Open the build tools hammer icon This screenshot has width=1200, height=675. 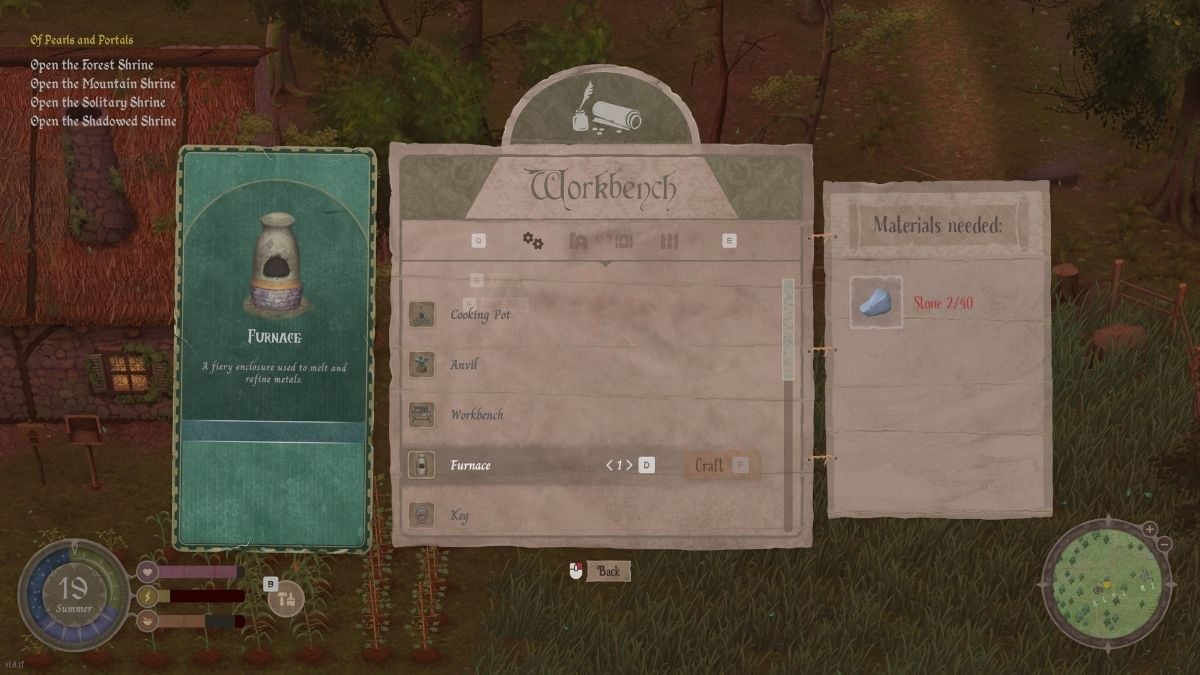pos(287,598)
